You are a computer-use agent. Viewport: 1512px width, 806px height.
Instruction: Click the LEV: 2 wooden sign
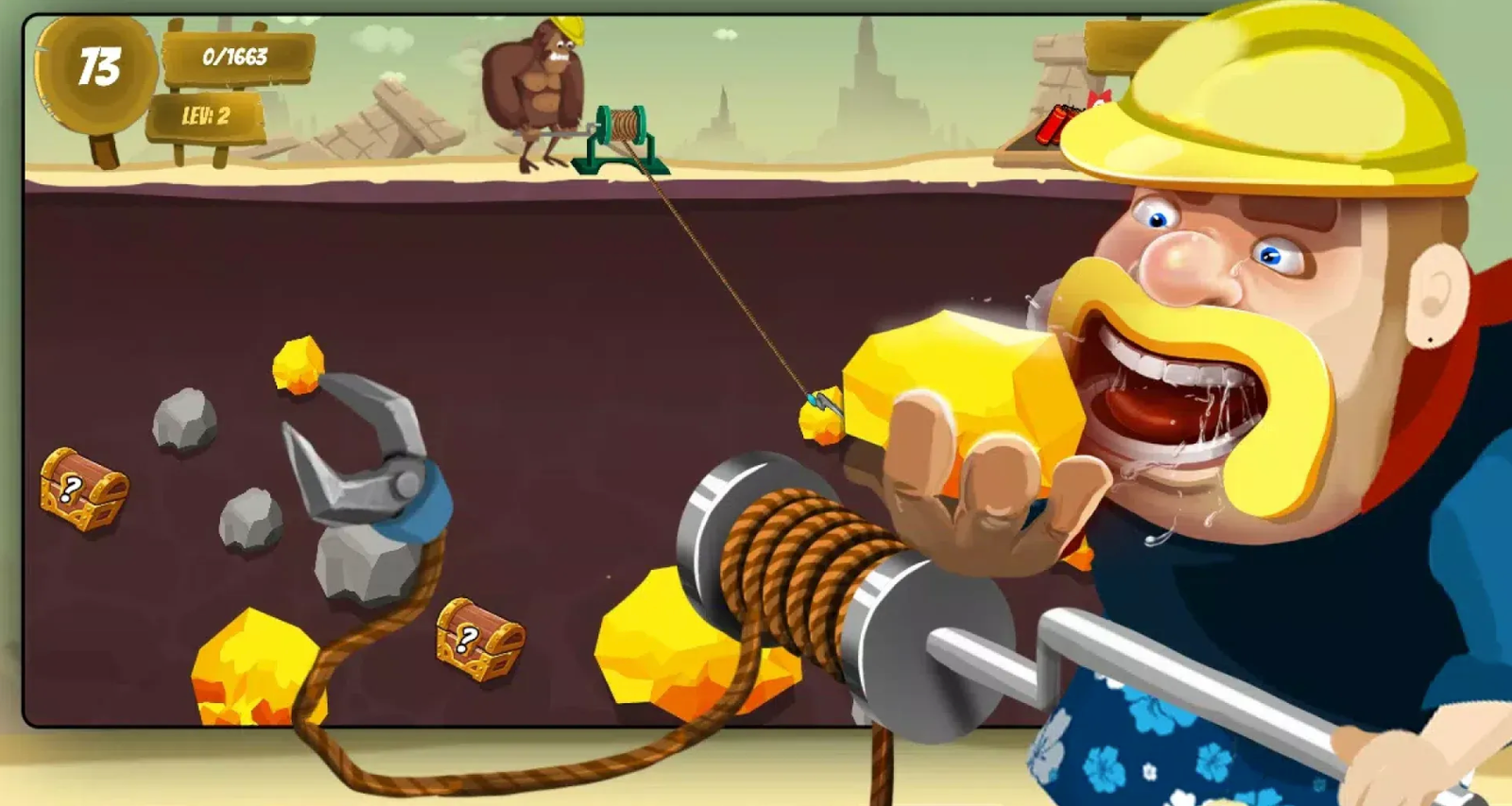(x=206, y=115)
